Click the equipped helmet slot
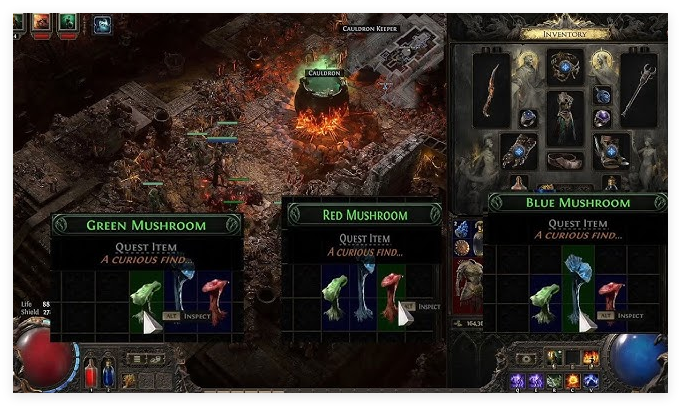This screenshot has height=406, width=681. pyautogui.click(x=565, y=67)
